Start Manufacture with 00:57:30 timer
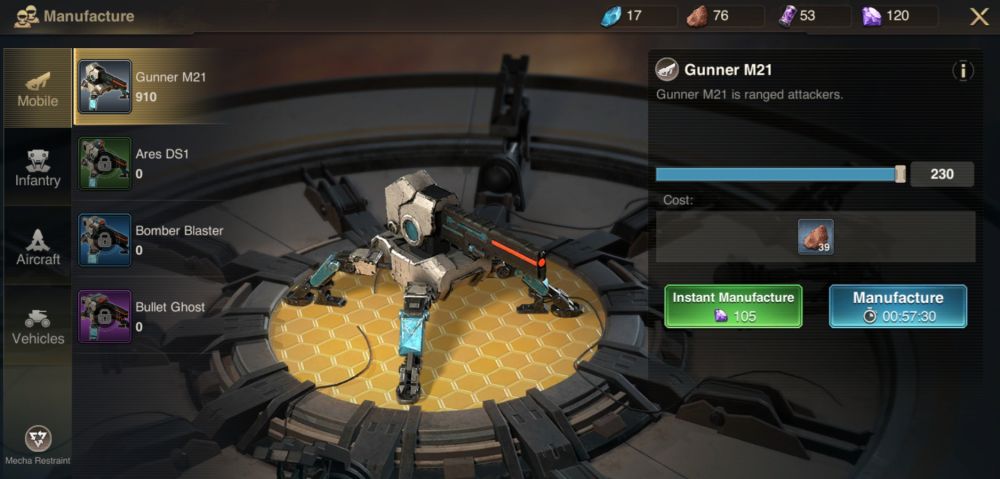The image size is (1000, 479). 897,306
